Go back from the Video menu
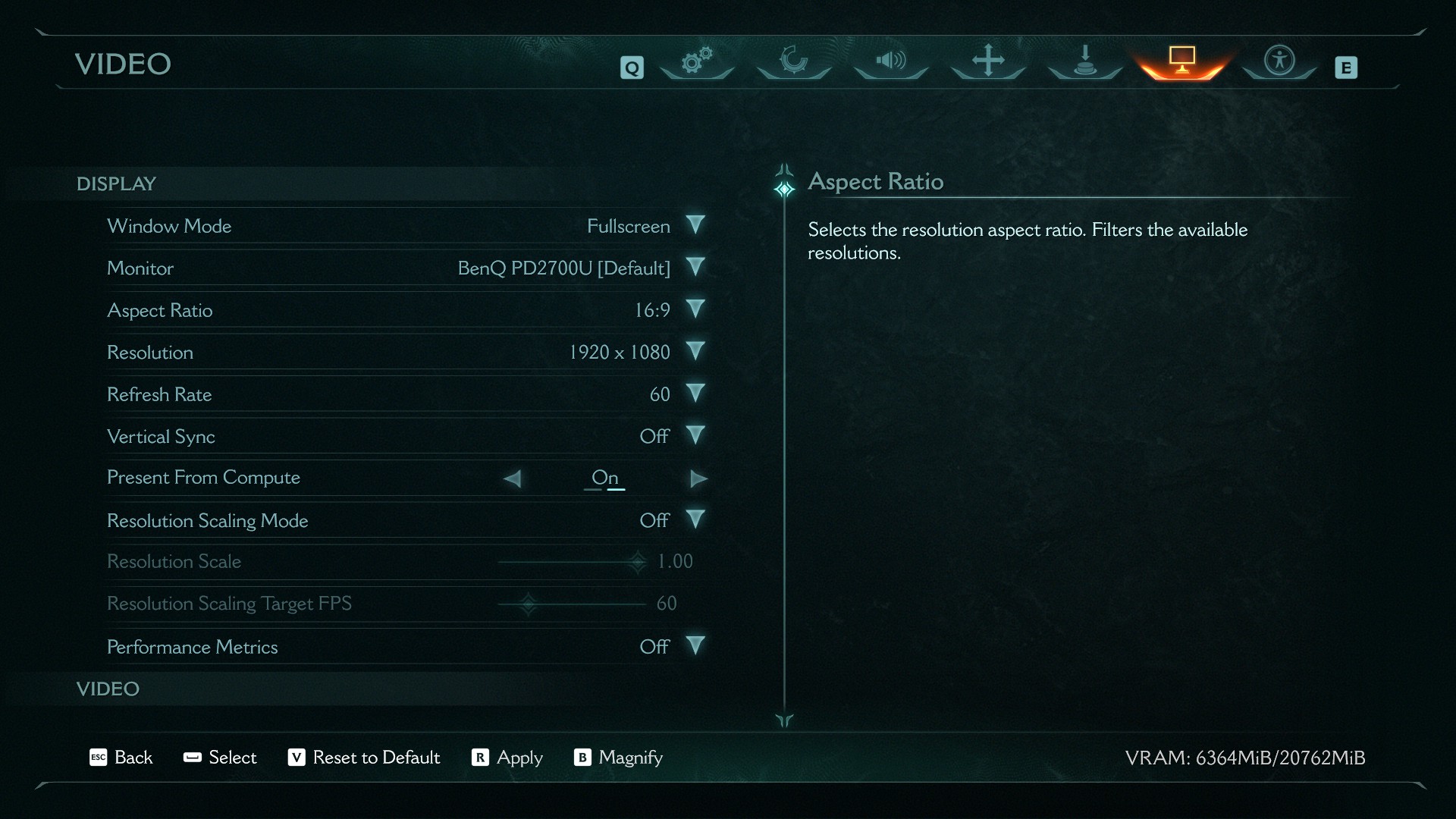This screenshot has width=1456, height=819. 121,758
